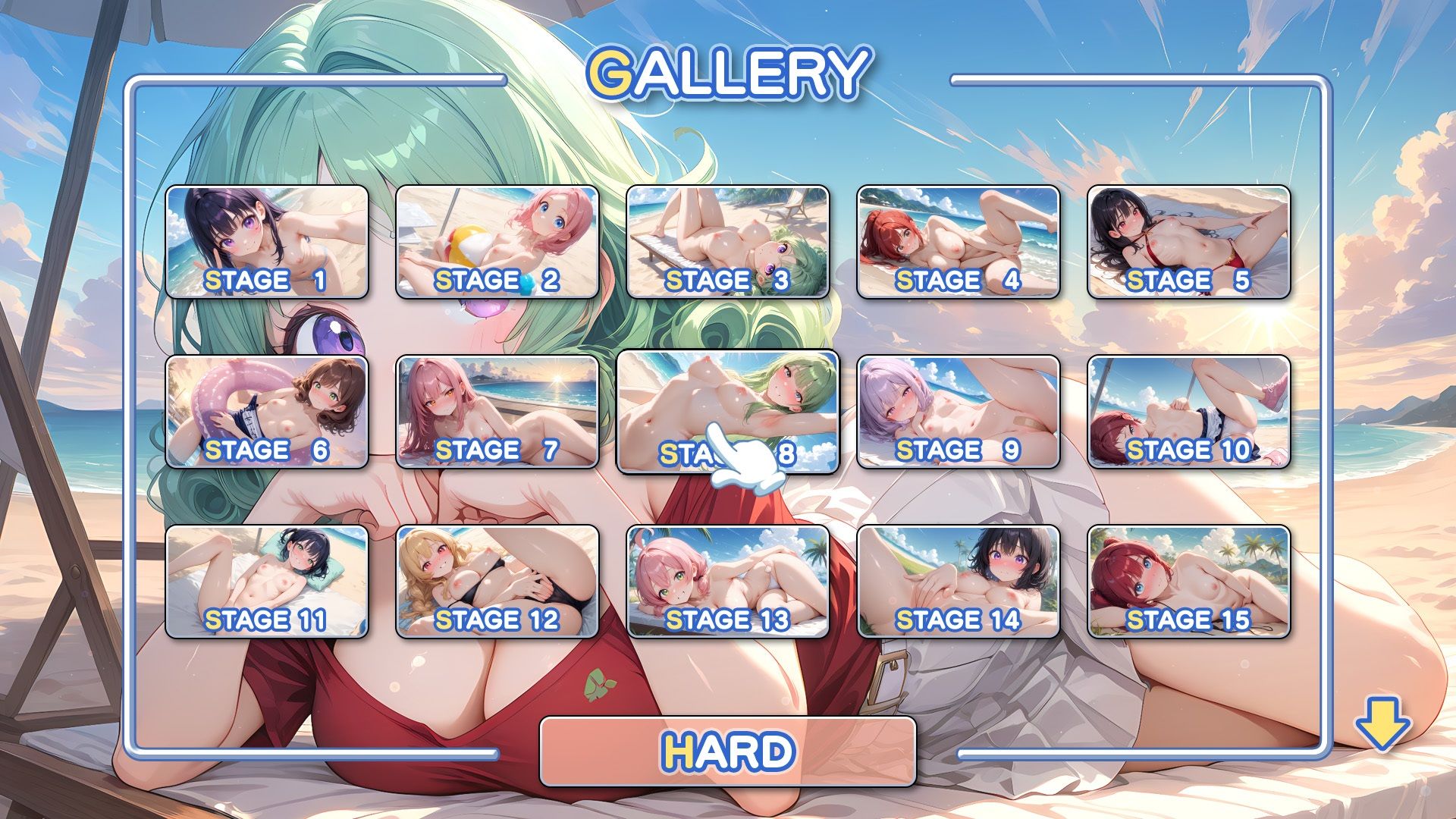View the Stage 11 thumbnail
Viewport: 1456px width, 819px height.
[267, 582]
